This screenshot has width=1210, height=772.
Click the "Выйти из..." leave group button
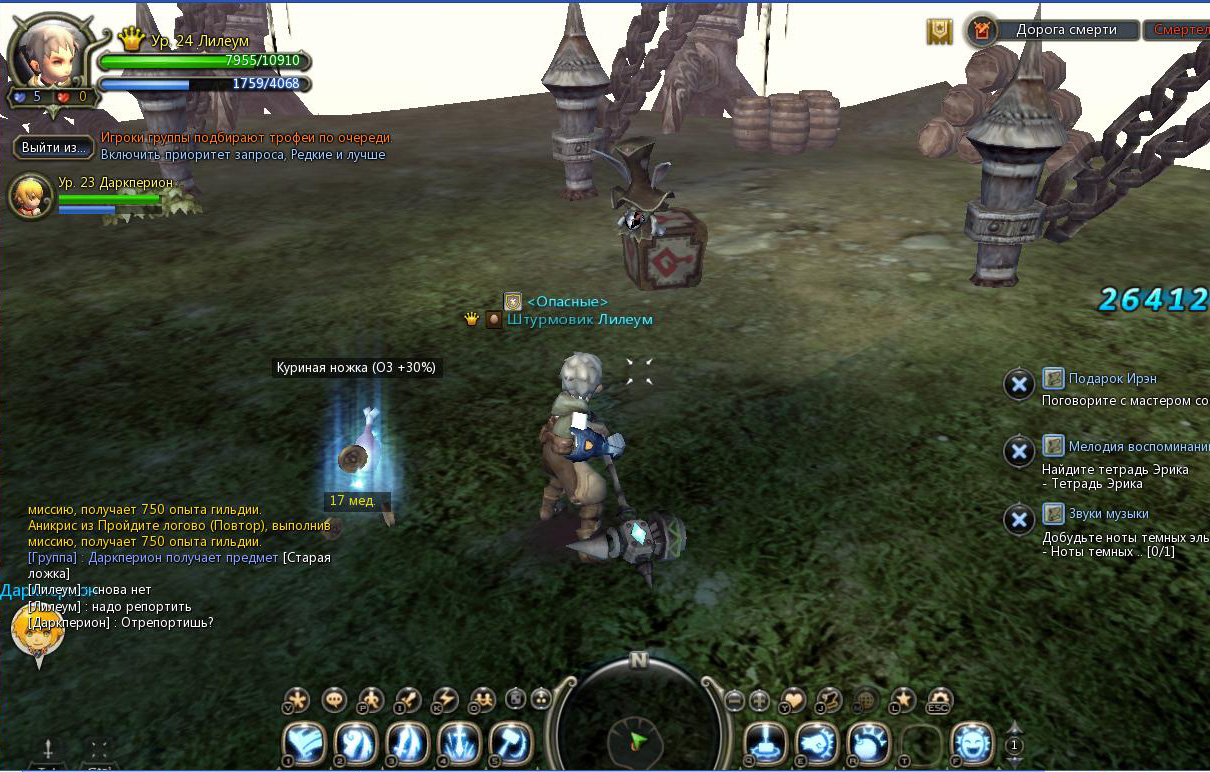tap(54, 148)
